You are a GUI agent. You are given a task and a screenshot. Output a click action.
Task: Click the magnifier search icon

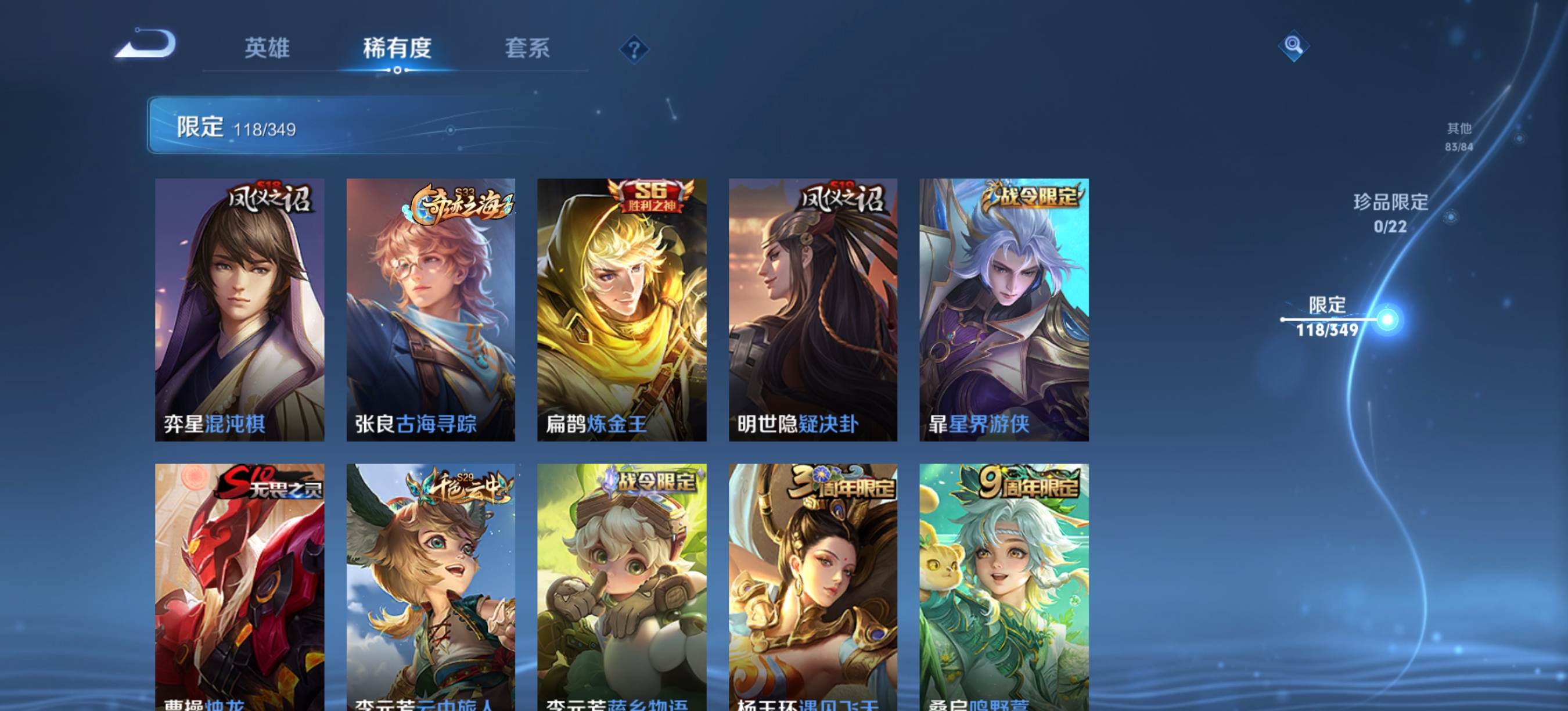(x=1293, y=46)
